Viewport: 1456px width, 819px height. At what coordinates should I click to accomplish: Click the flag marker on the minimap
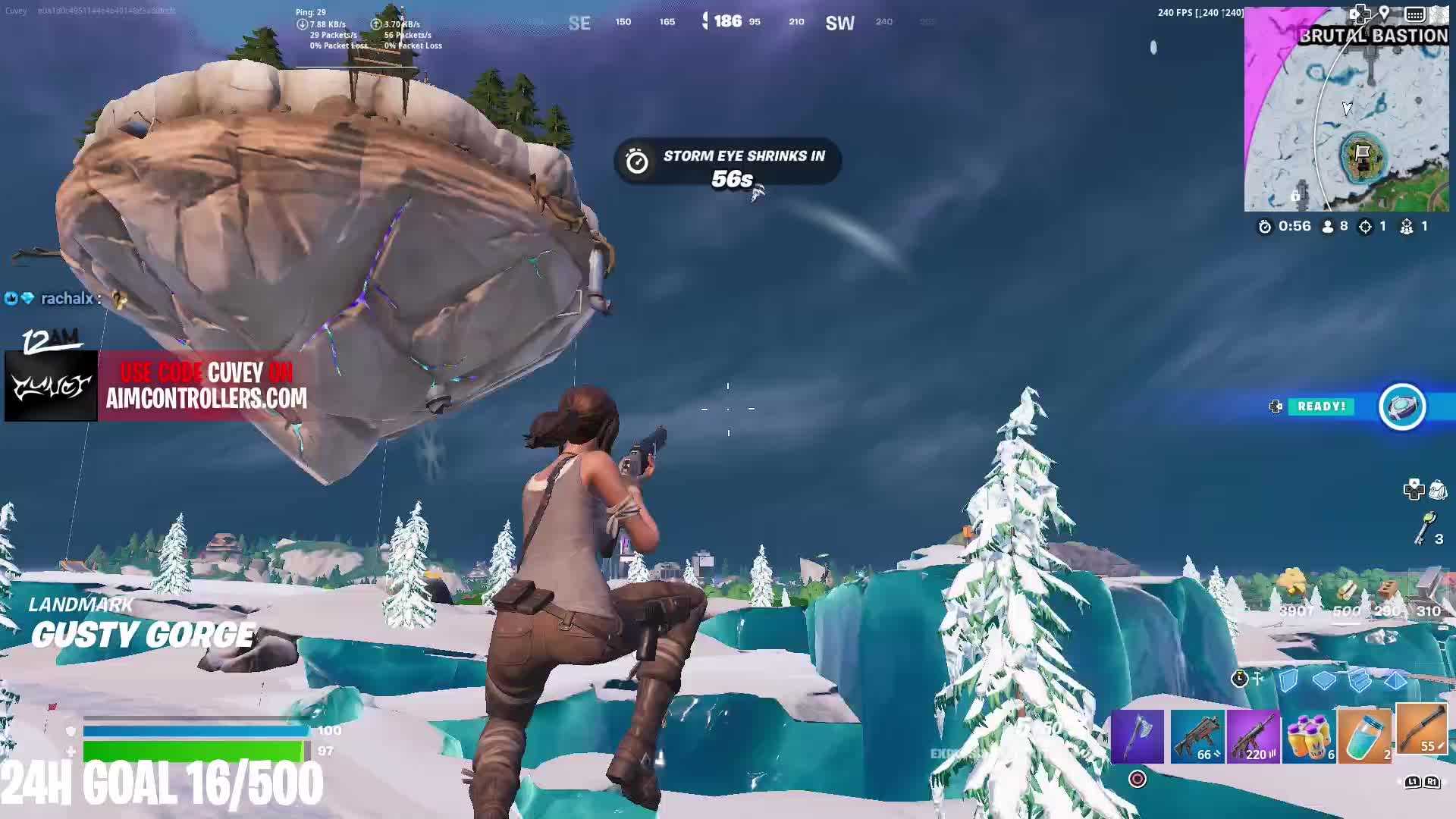coord(1363,155)
